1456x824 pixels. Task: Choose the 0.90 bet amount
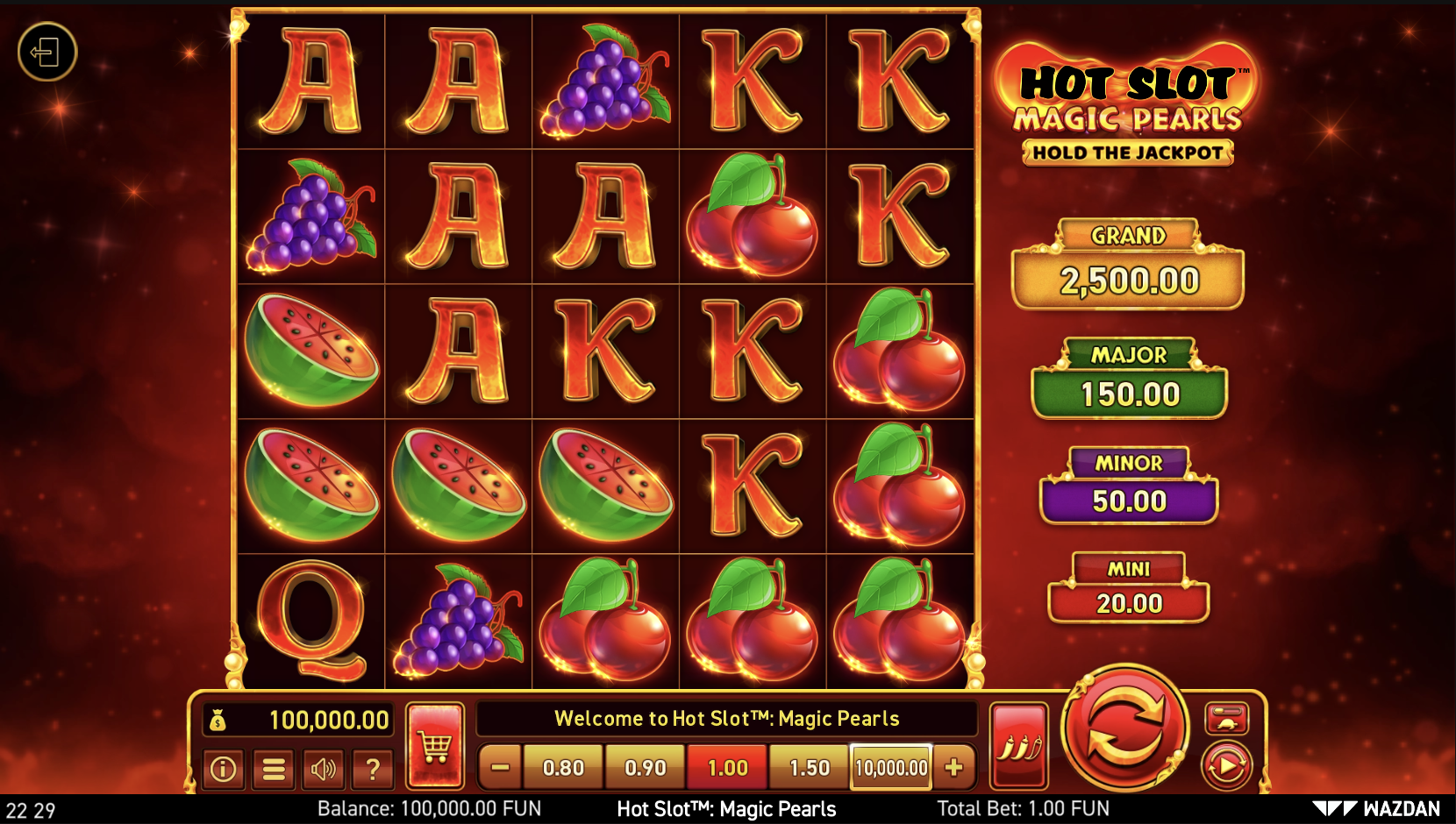(646, 768)
